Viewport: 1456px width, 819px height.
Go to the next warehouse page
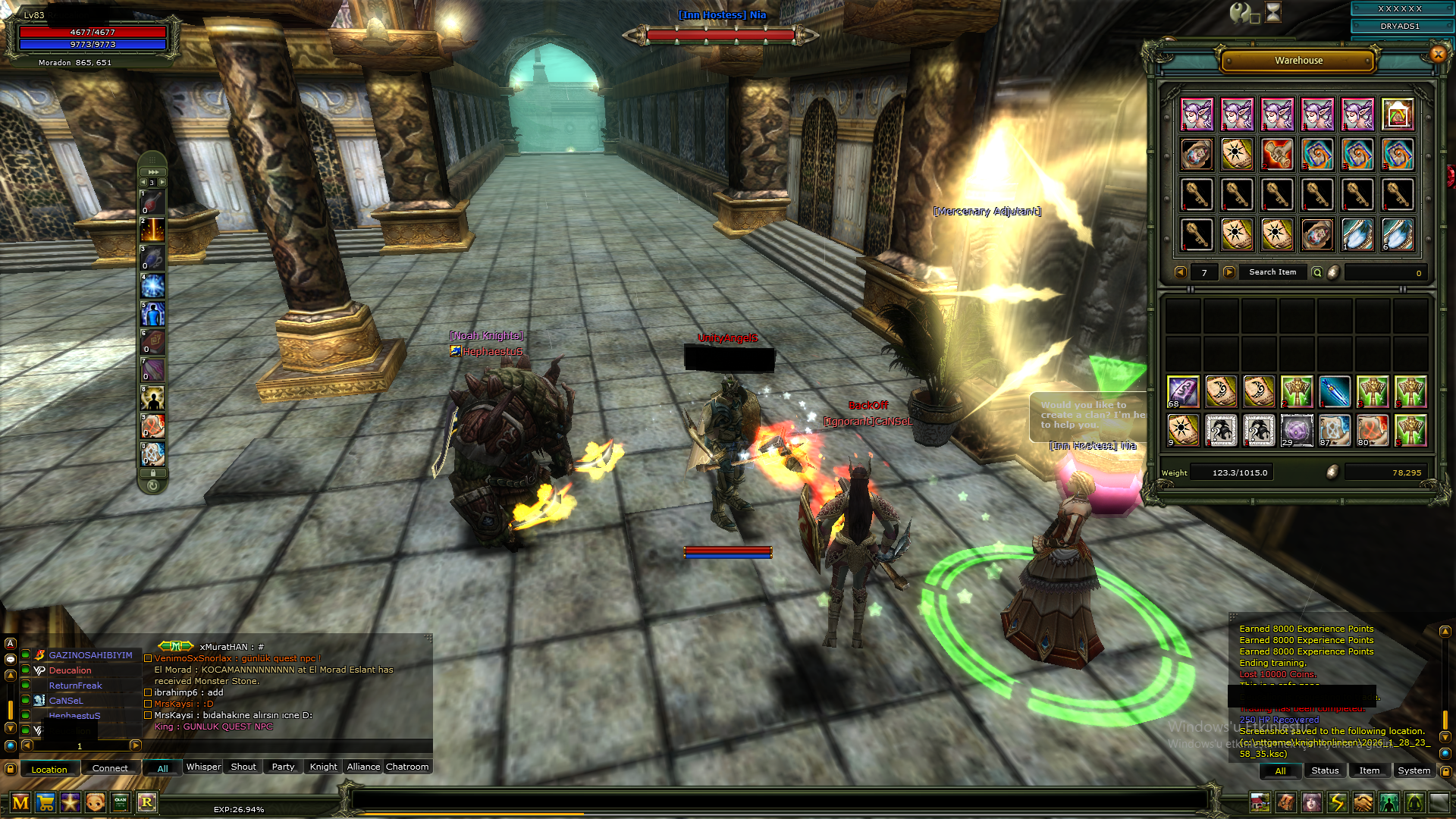tap(1229, 272)
